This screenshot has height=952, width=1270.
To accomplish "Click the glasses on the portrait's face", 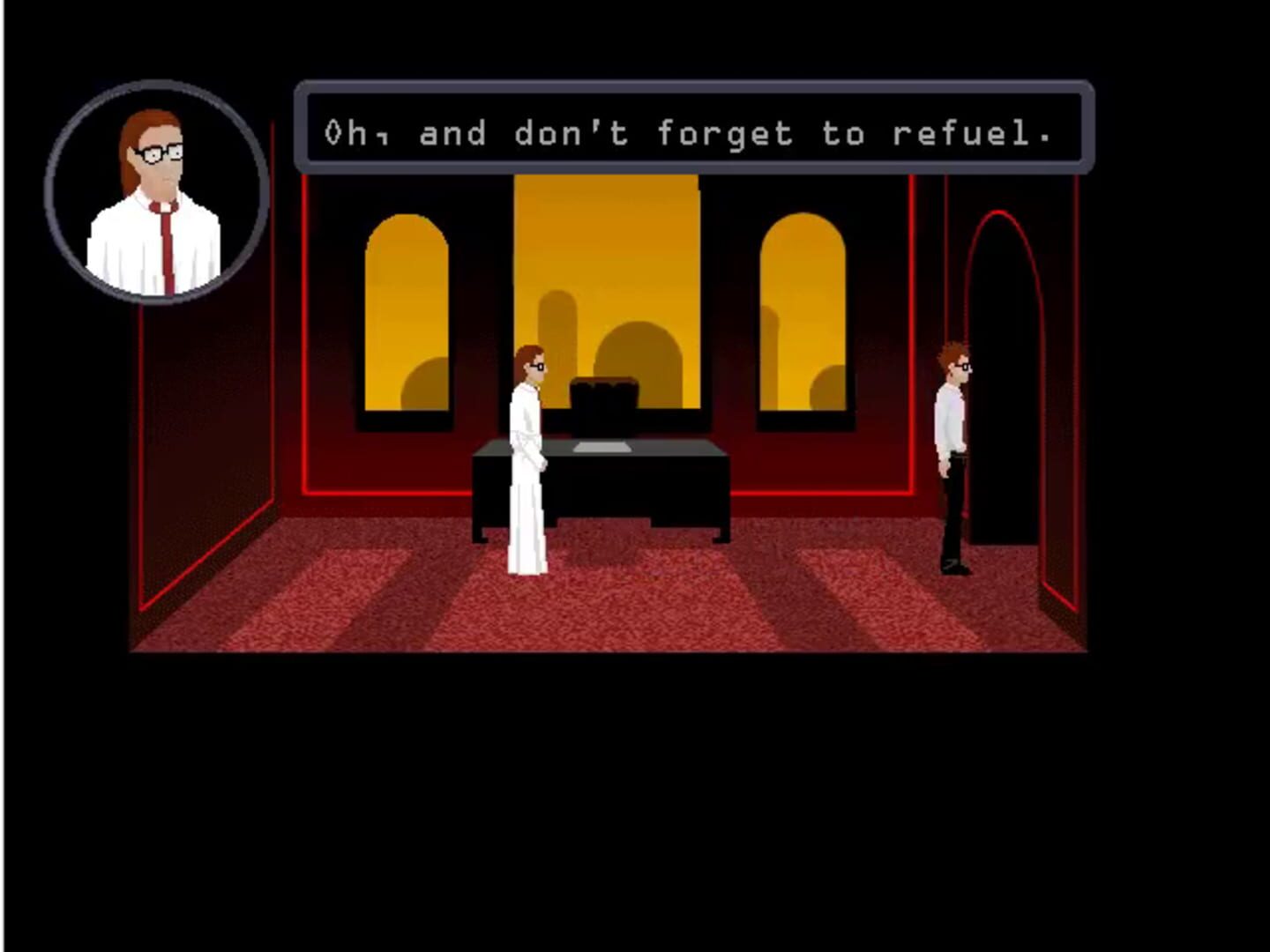I will click(161, 152).
